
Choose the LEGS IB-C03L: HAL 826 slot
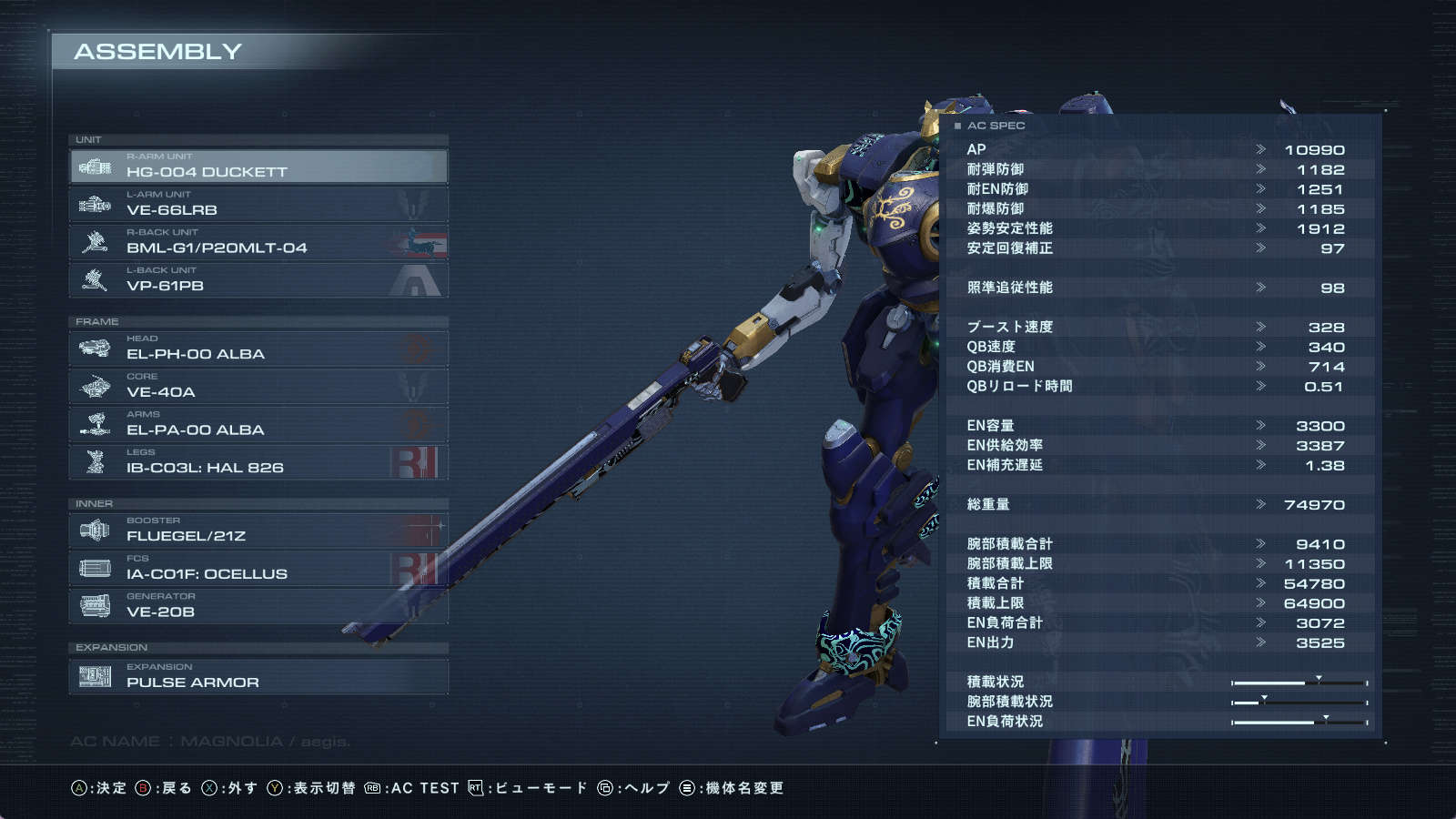(258, 462)
